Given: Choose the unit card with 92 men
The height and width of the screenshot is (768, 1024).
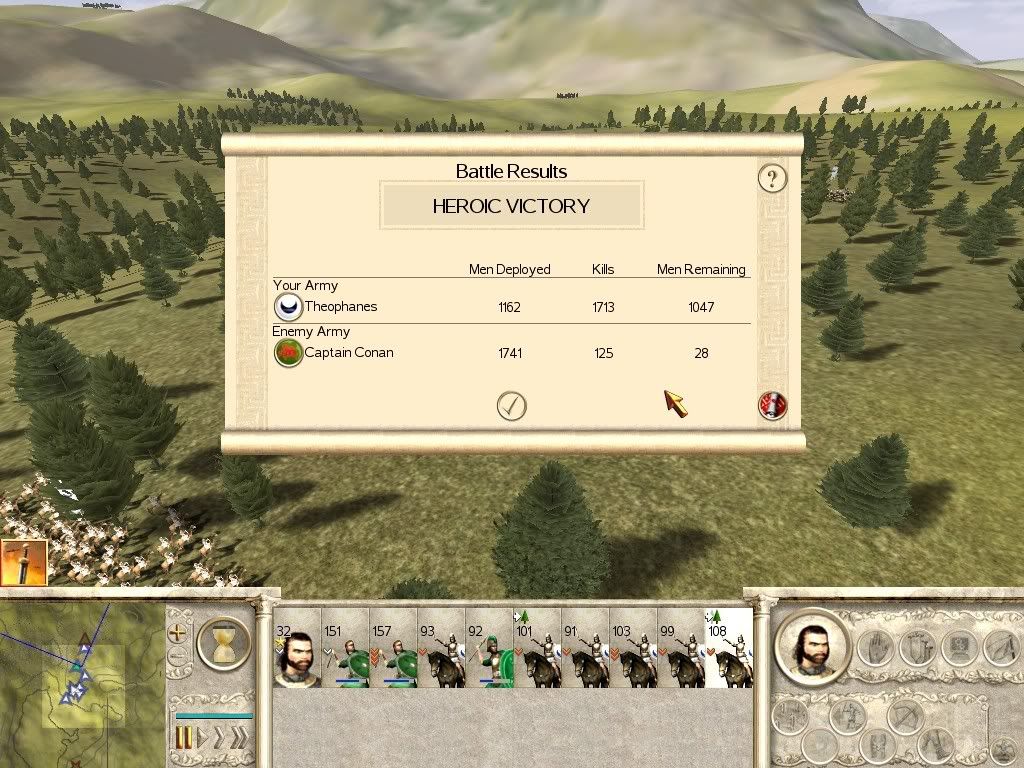Looking at the screenshot, I should pyautogui.click(x=489, y=650).
